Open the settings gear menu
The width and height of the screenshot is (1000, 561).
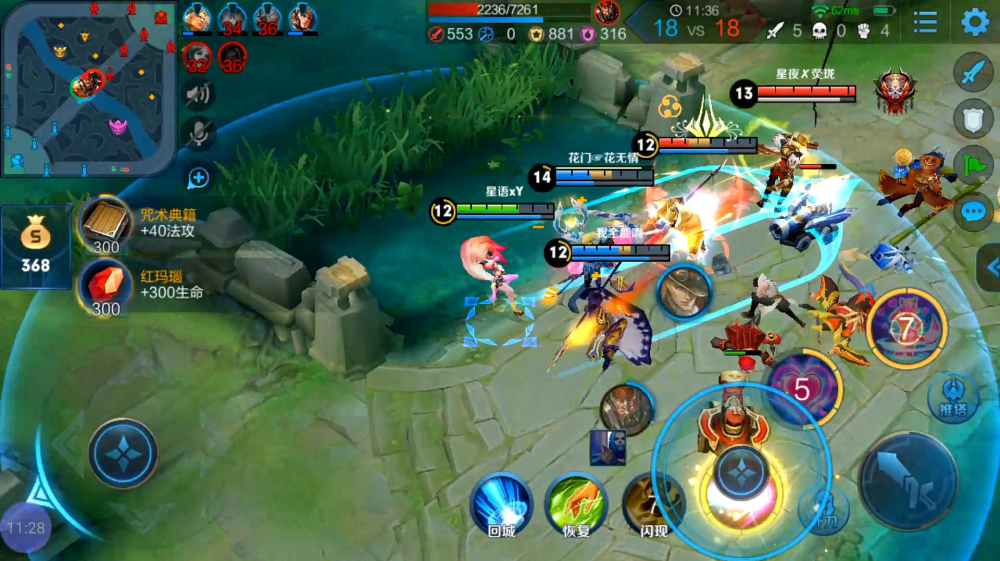[975, 22]
